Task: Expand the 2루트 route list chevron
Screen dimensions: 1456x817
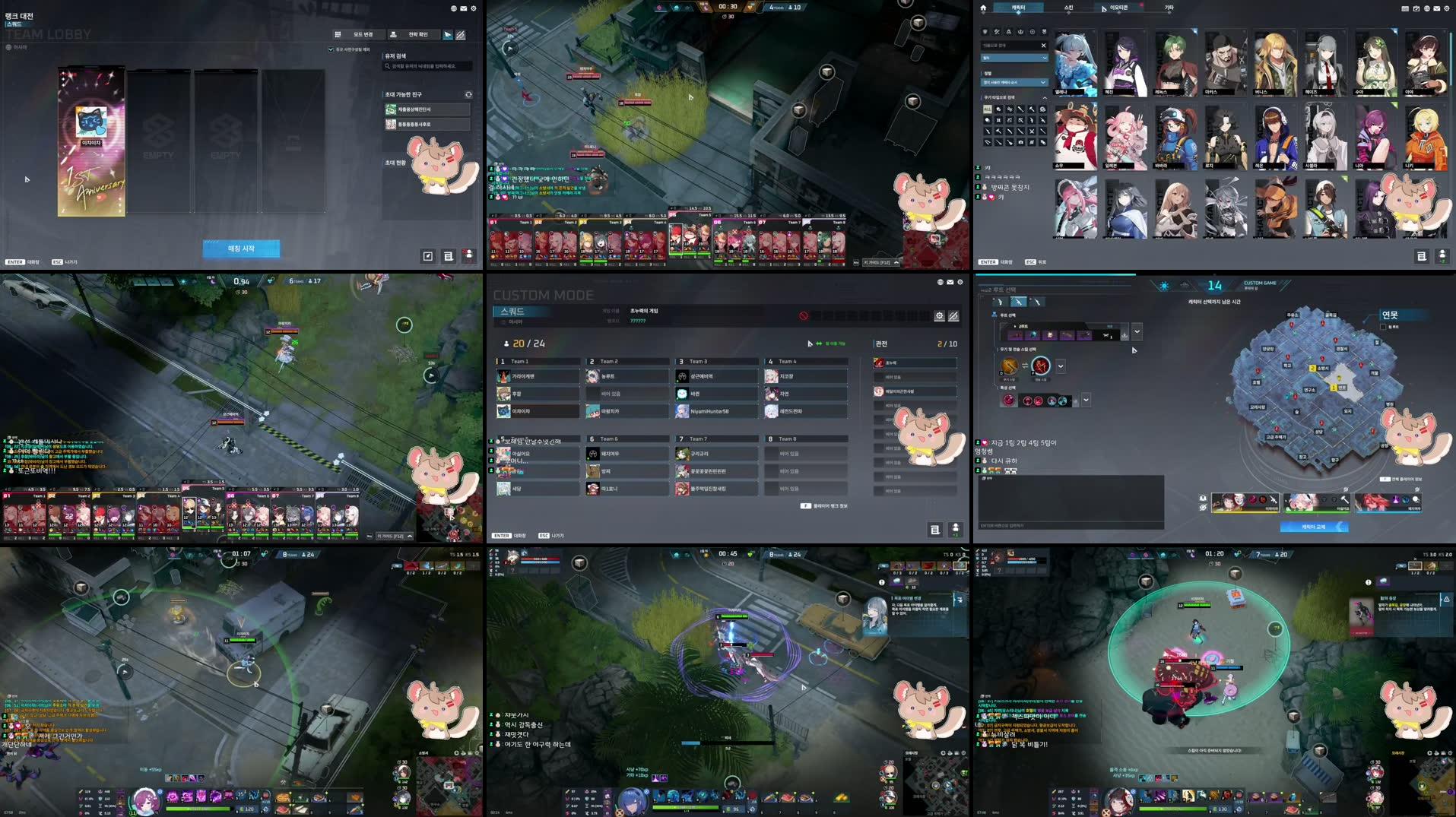Action: (x=1136, y=331)
